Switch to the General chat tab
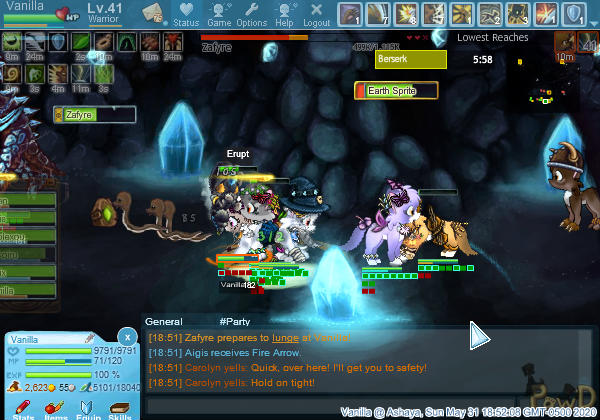Viewport: 600px width, 420px height. pyautogui.click(x=163, y=322)
